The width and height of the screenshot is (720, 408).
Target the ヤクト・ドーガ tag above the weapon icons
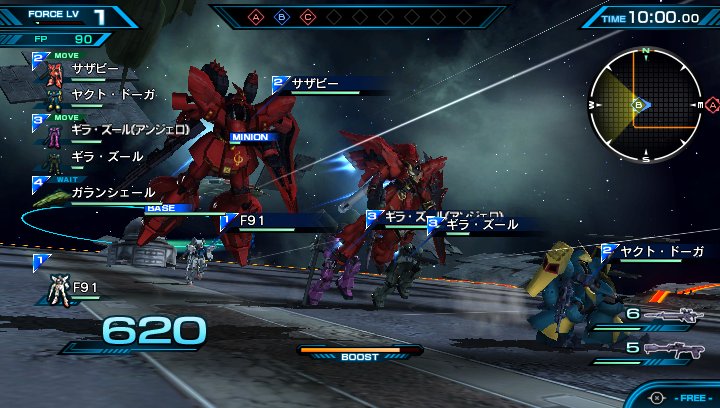660,251
